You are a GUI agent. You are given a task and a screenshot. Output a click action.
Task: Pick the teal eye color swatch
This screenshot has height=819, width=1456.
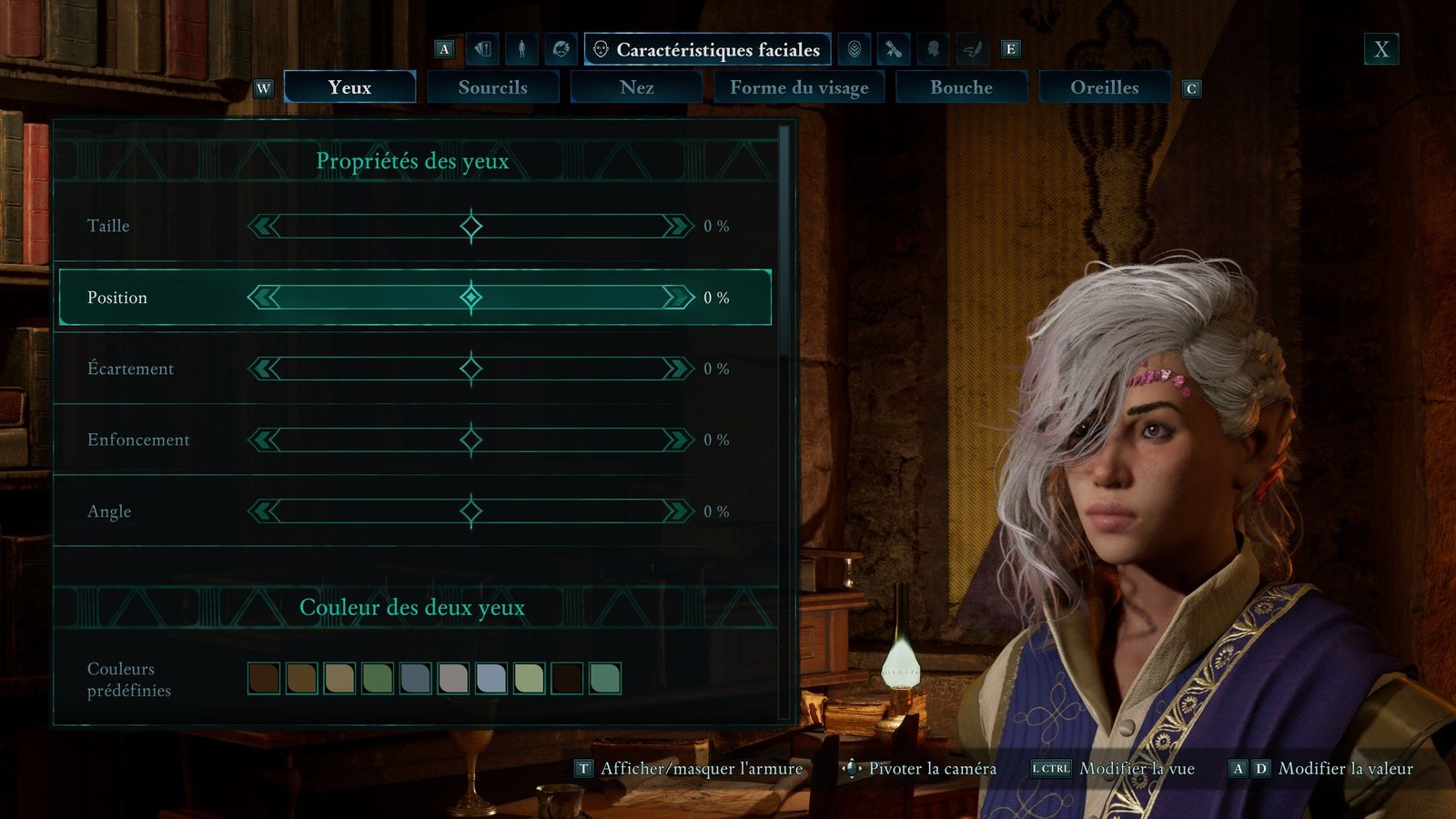coord(605,678)
